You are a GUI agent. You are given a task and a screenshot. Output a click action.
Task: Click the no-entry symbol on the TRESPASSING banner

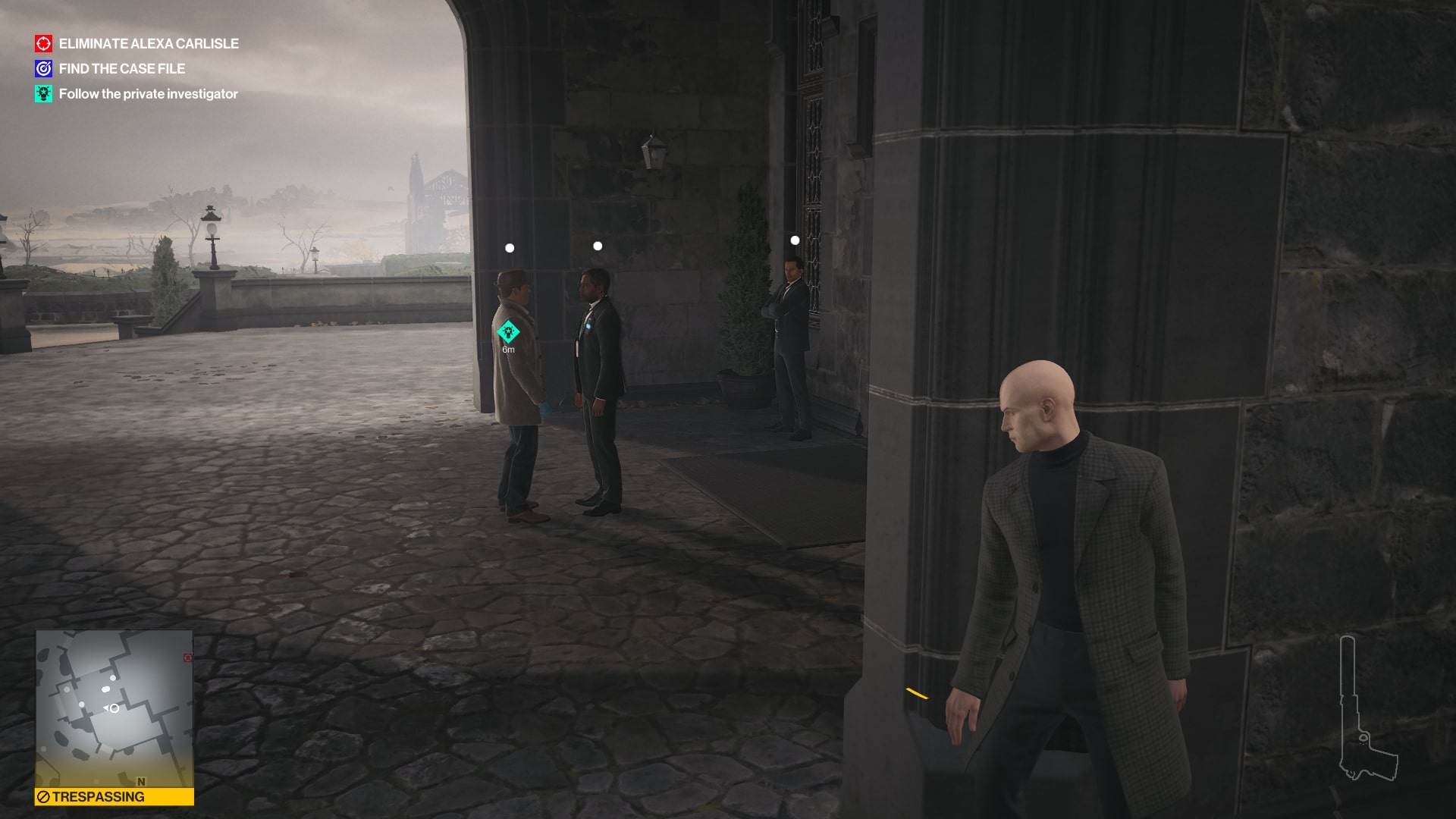click(x=44, y=797)
